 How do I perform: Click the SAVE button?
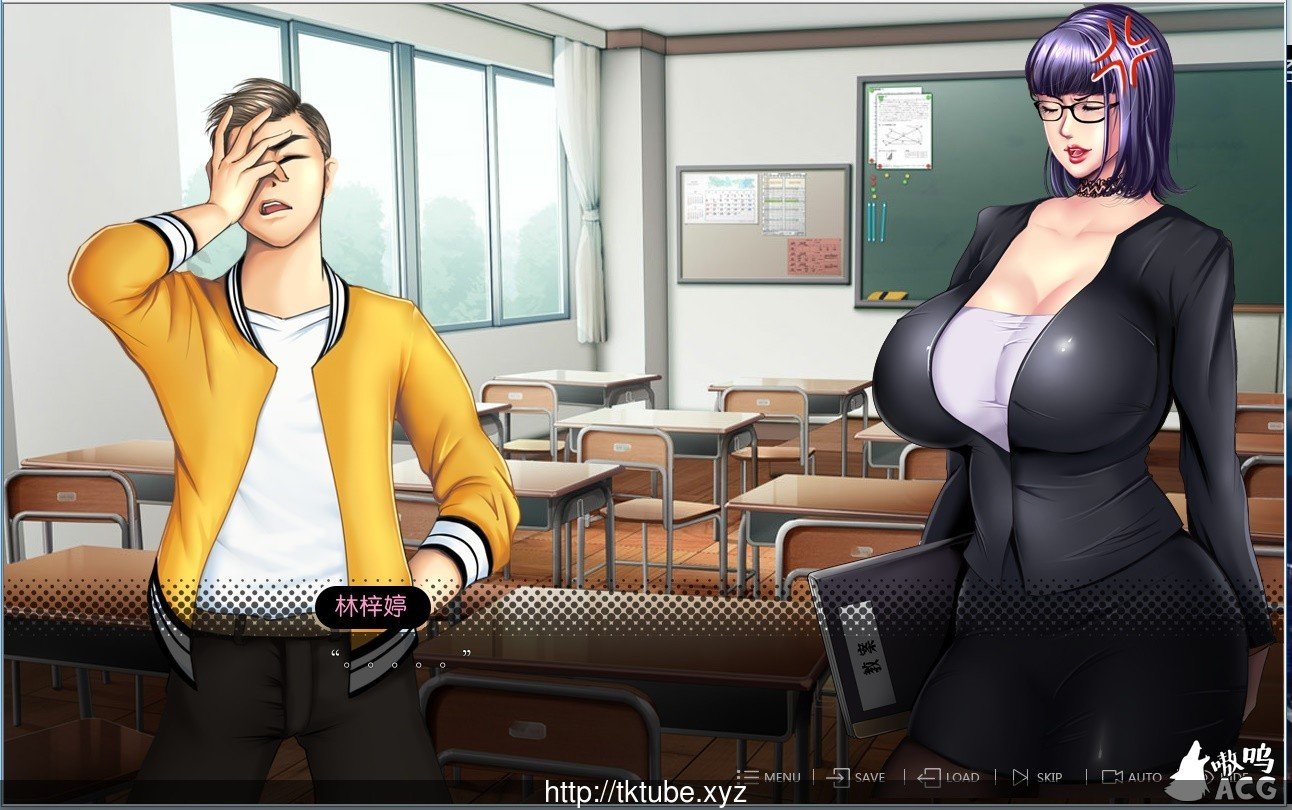pyautogui.click(x=857, y=777)
